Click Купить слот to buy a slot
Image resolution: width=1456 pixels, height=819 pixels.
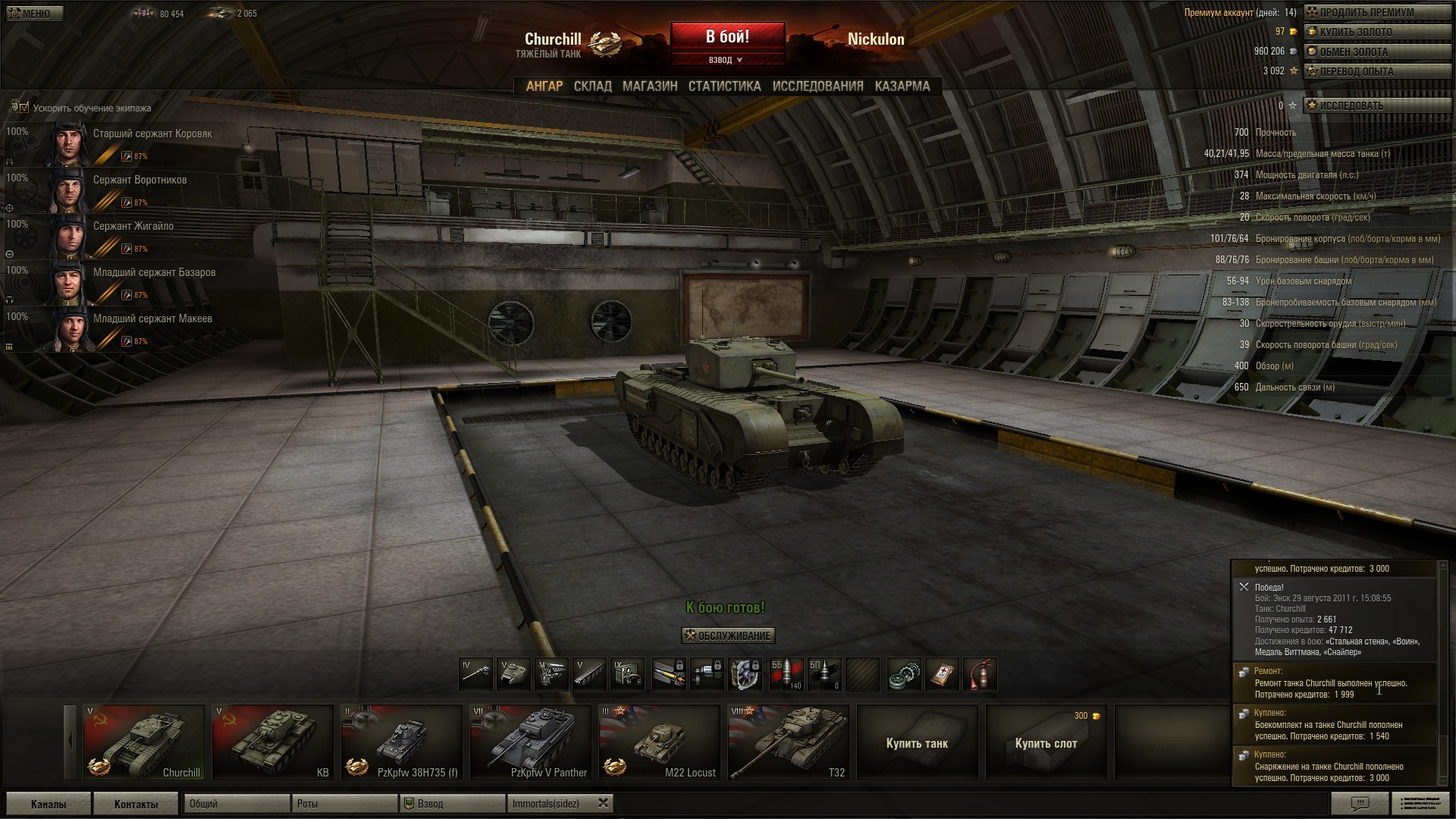(x=1046, y=742)
